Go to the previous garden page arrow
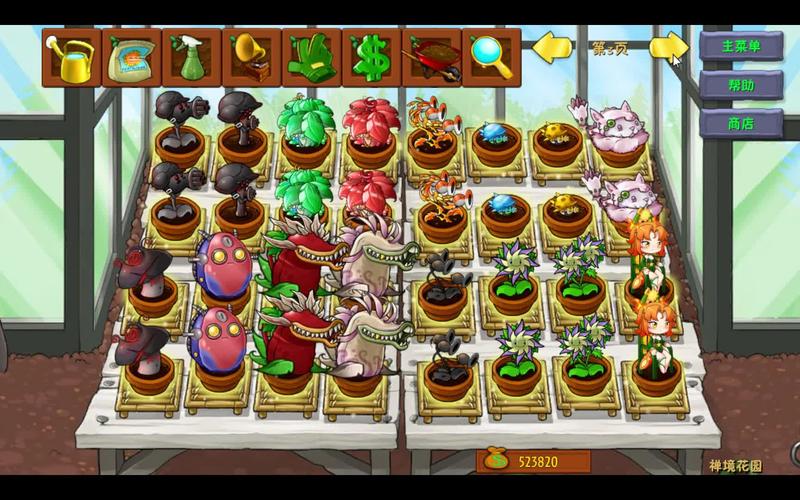The width and height of the screenshot is (800, 500). (551, 47)
